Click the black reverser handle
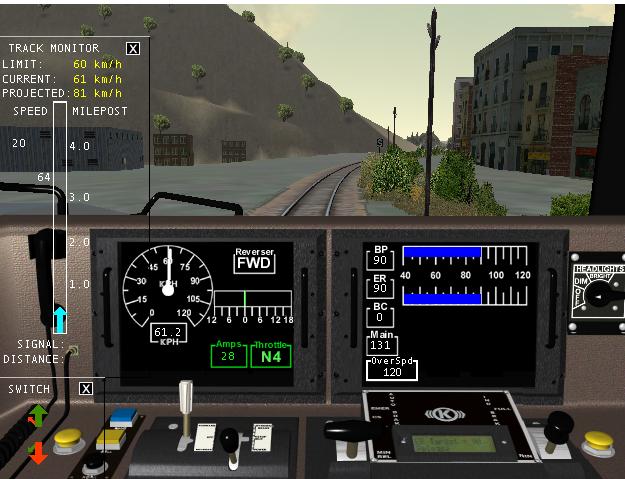The width and height of the screenshot is (625, 479). pyautogui.click(x=231, y=440)
